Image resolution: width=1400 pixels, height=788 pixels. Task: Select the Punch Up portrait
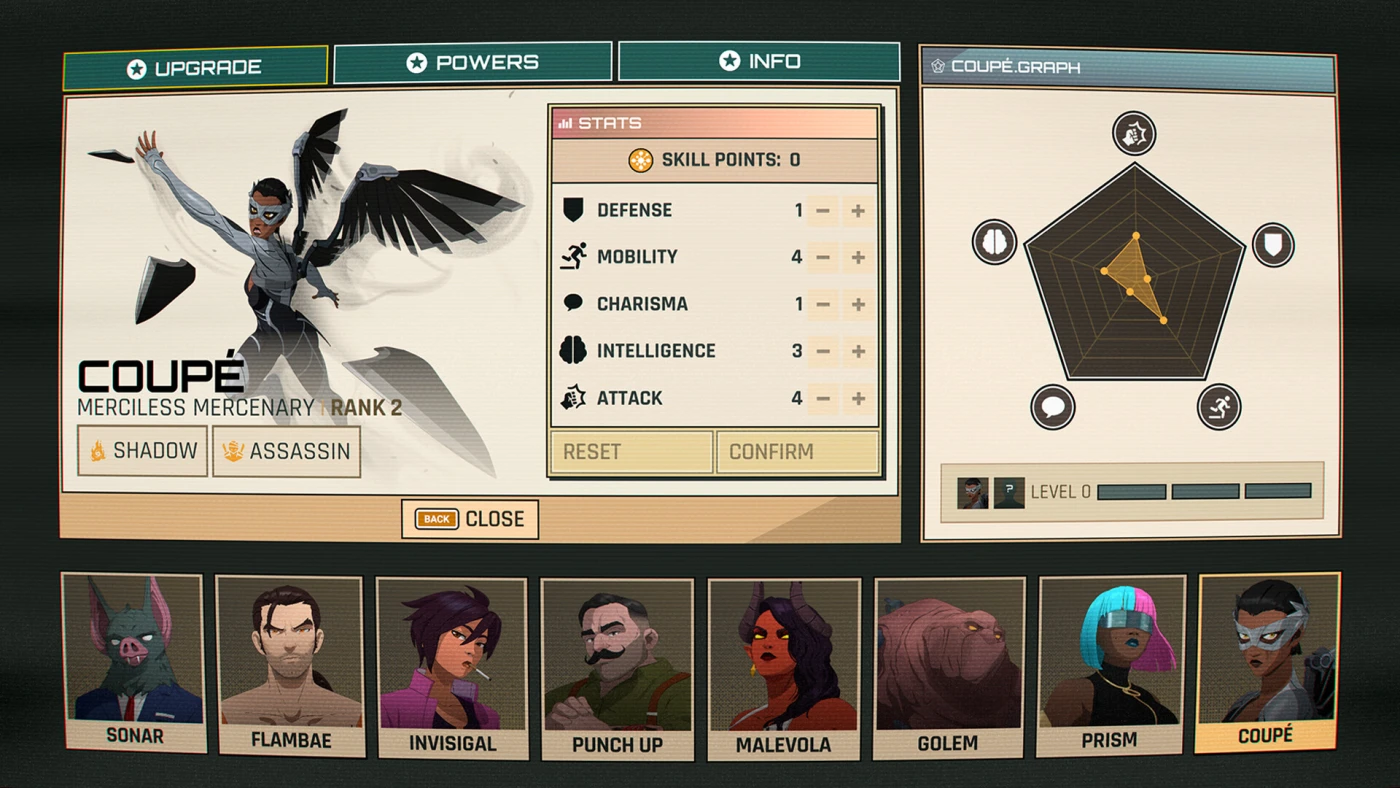coord(617,669)
